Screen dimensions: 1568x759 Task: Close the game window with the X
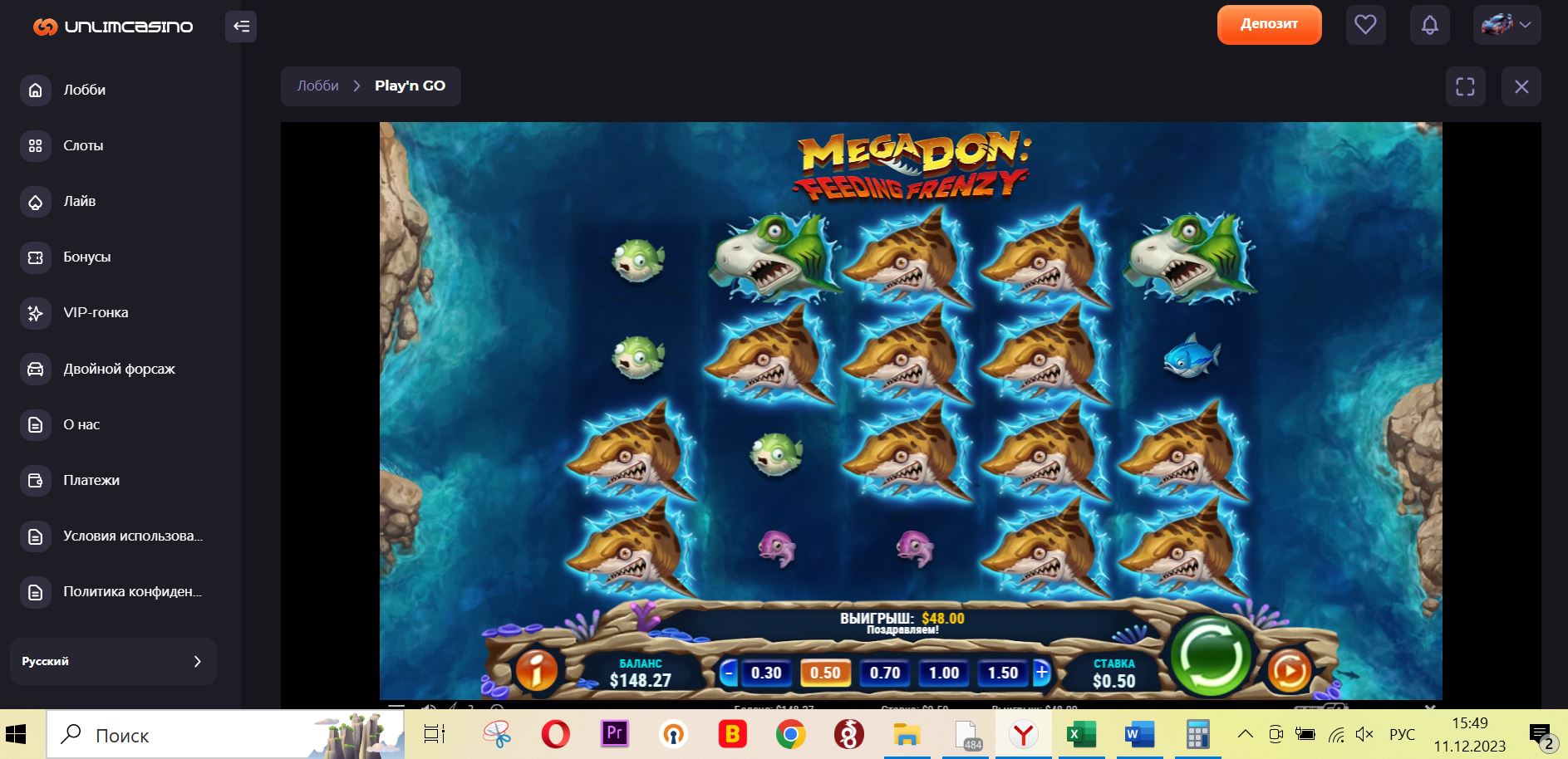click(x=1521, y=86)
